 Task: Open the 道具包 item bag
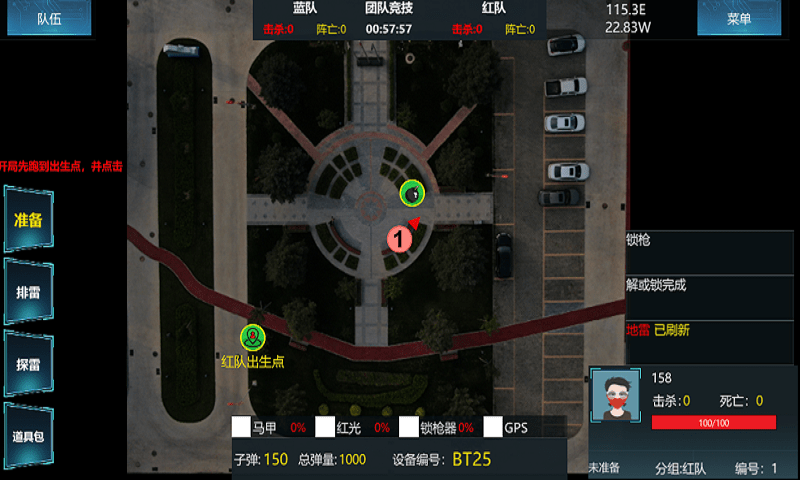tap(28, 436)
